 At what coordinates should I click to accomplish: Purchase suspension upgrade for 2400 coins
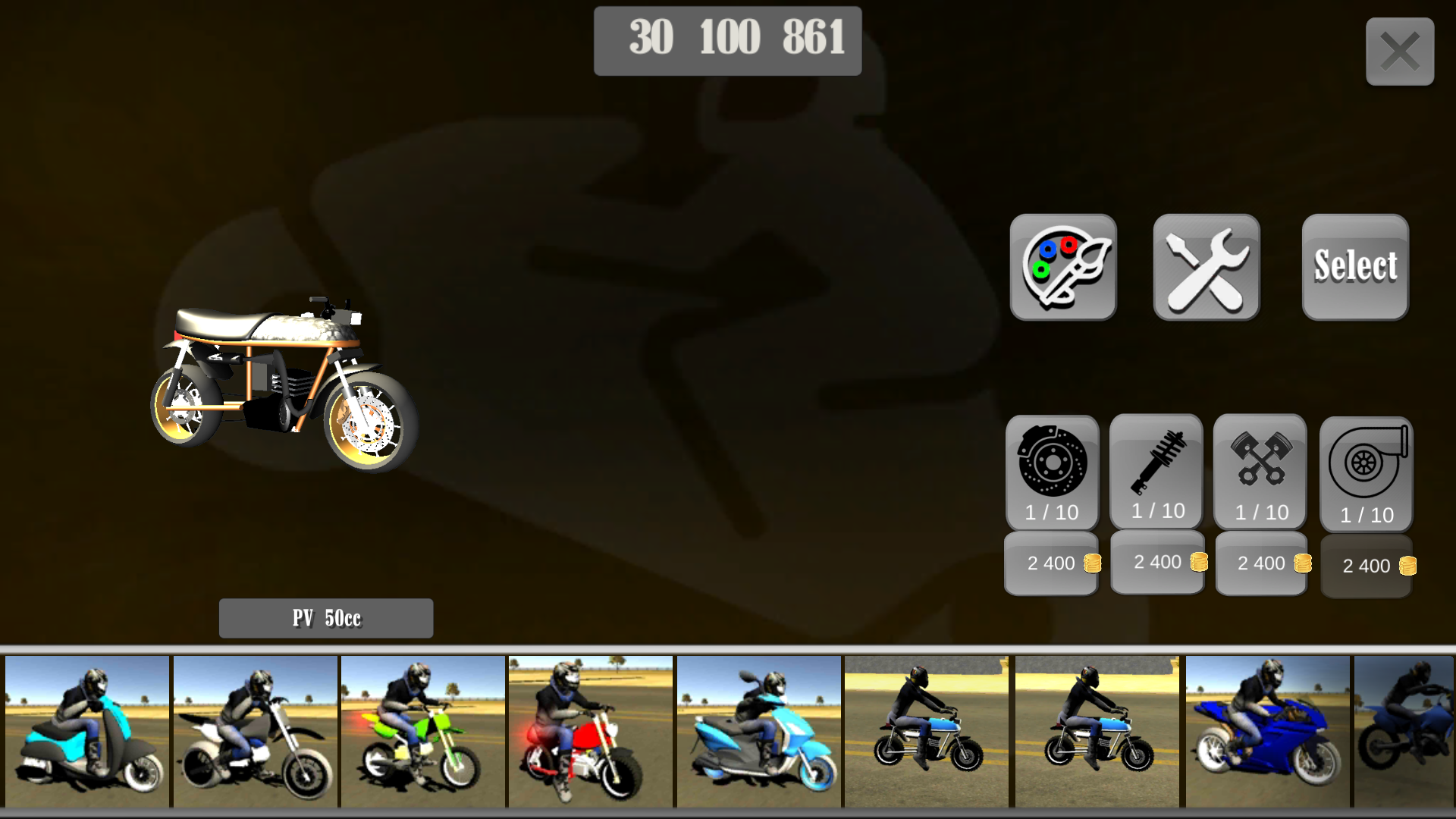pos(1156,561)
